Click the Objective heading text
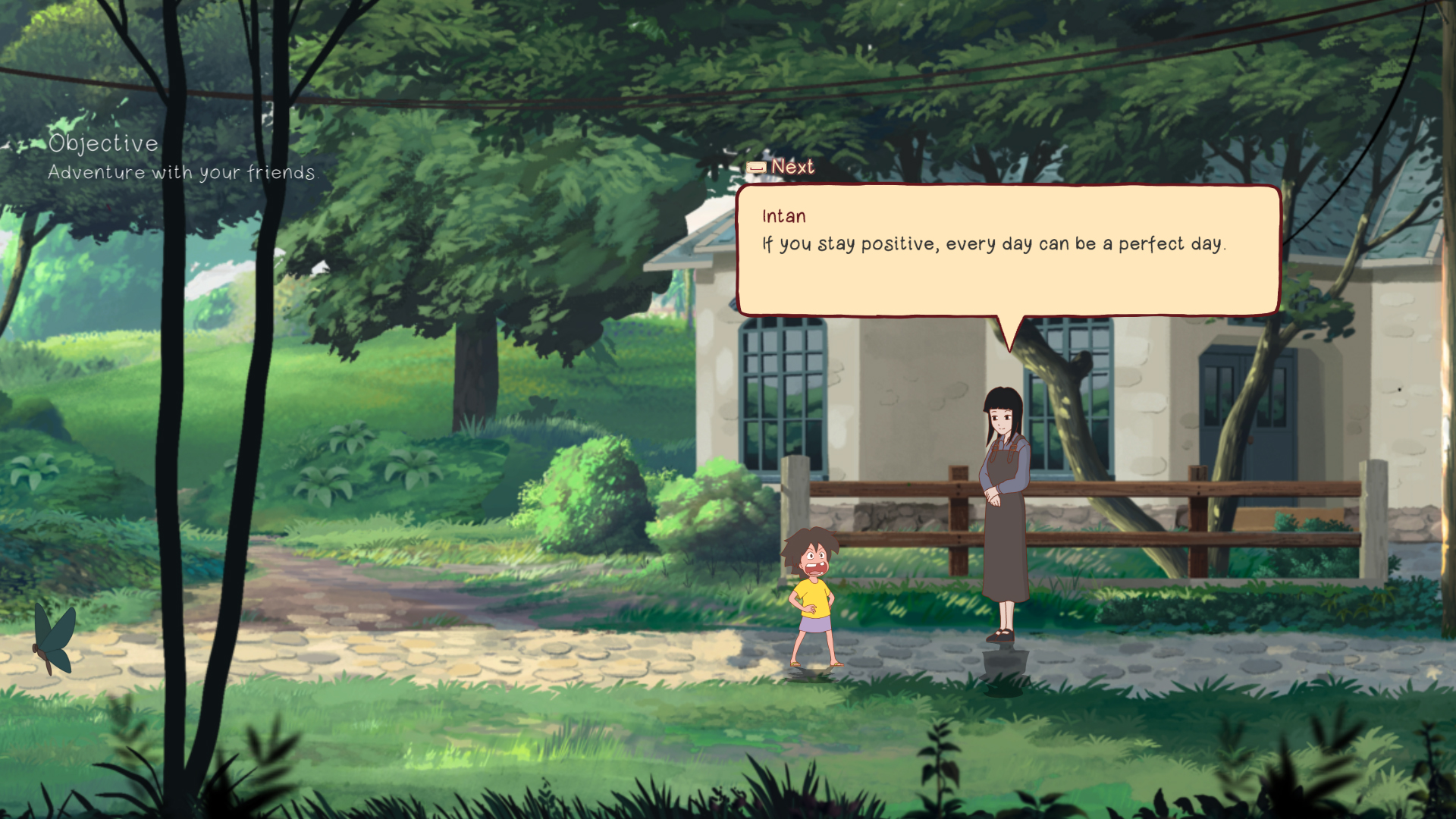The width and height of the screenshot is (1456, 819). pos(103,142)
